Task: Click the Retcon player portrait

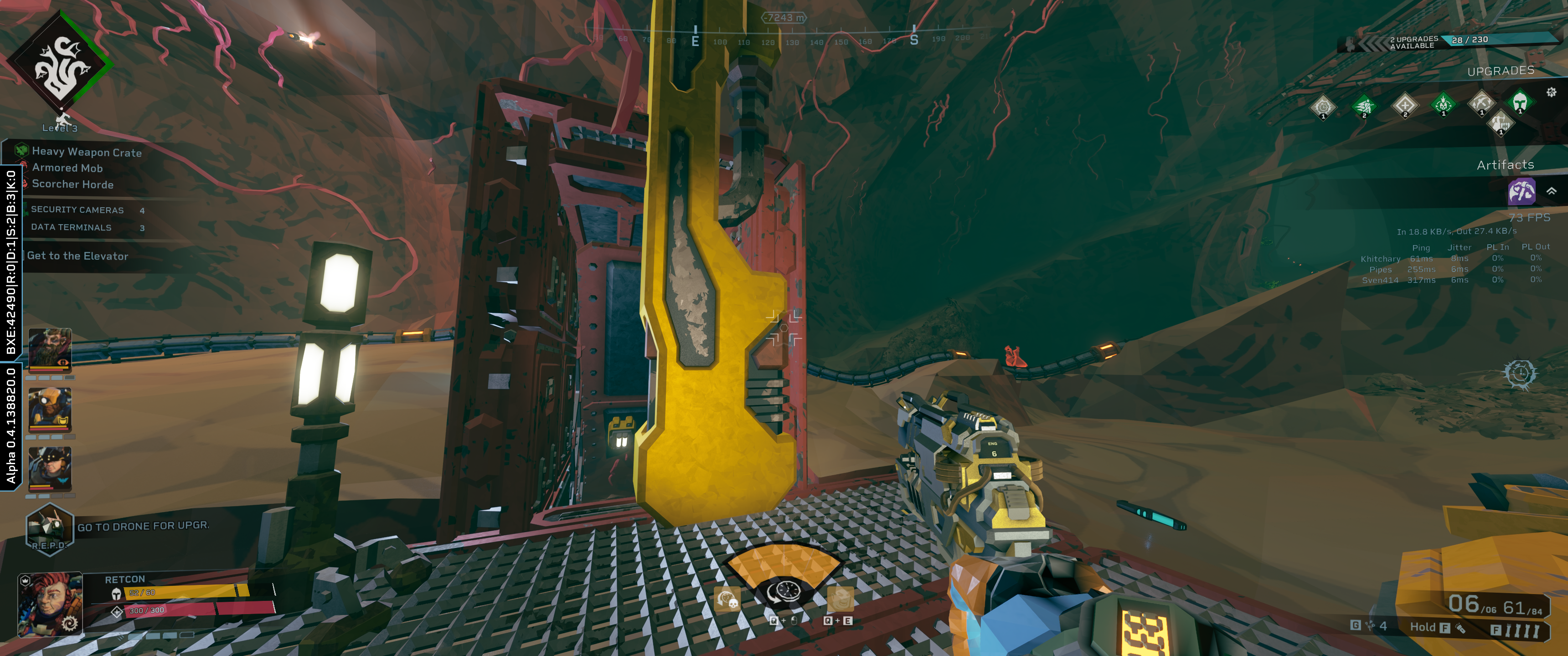Action: pos(50,603)
